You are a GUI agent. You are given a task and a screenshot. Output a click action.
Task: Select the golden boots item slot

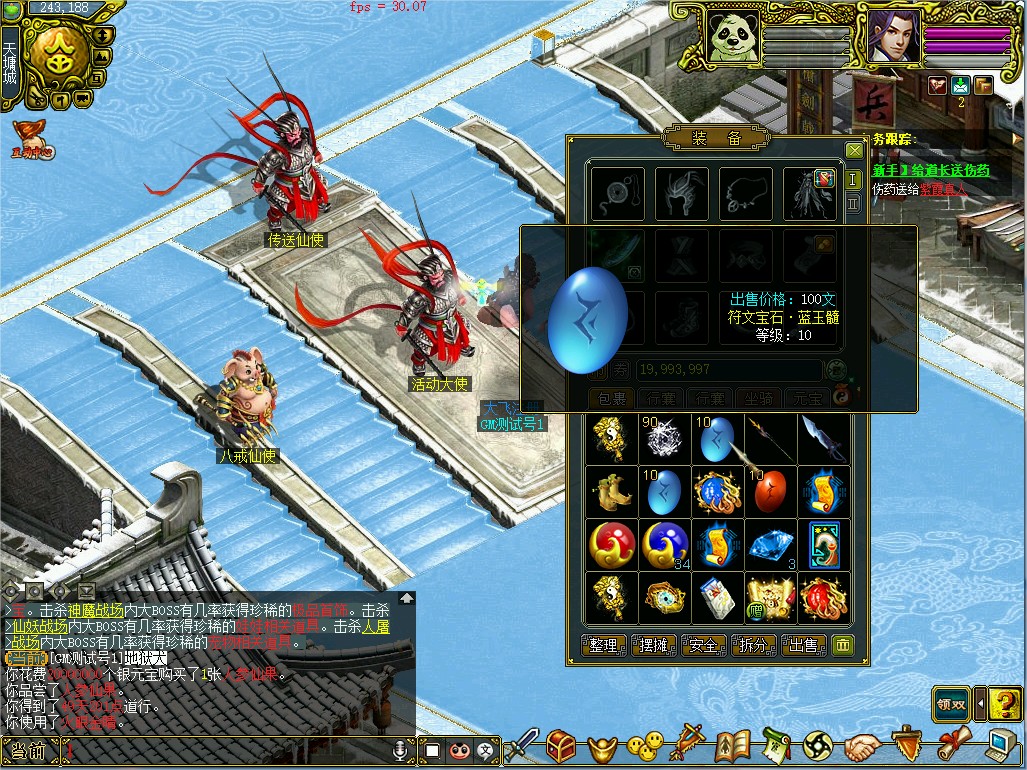point(611,492)
